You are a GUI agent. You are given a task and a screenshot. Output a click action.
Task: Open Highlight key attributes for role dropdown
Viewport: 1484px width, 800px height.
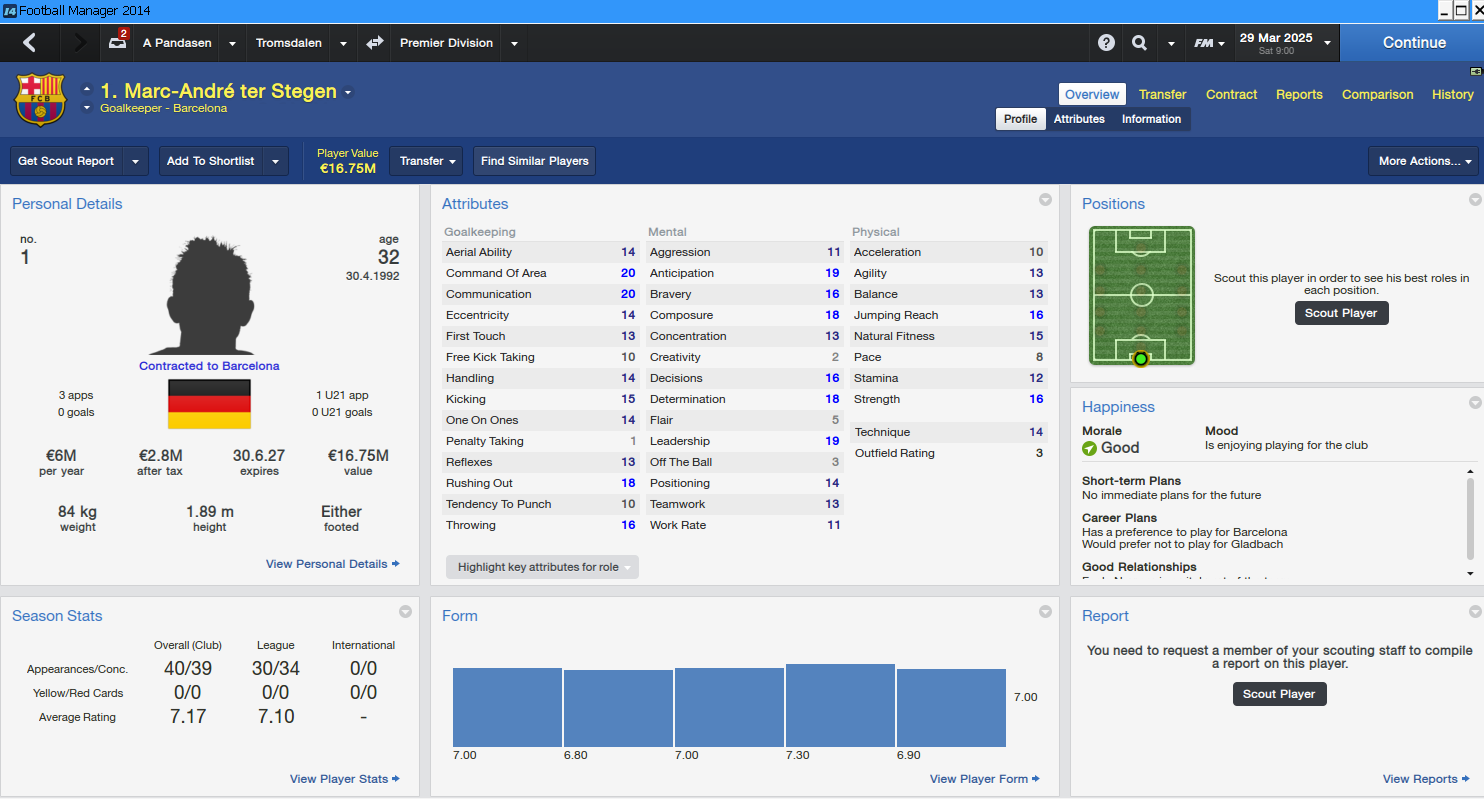tap(542, 567)
